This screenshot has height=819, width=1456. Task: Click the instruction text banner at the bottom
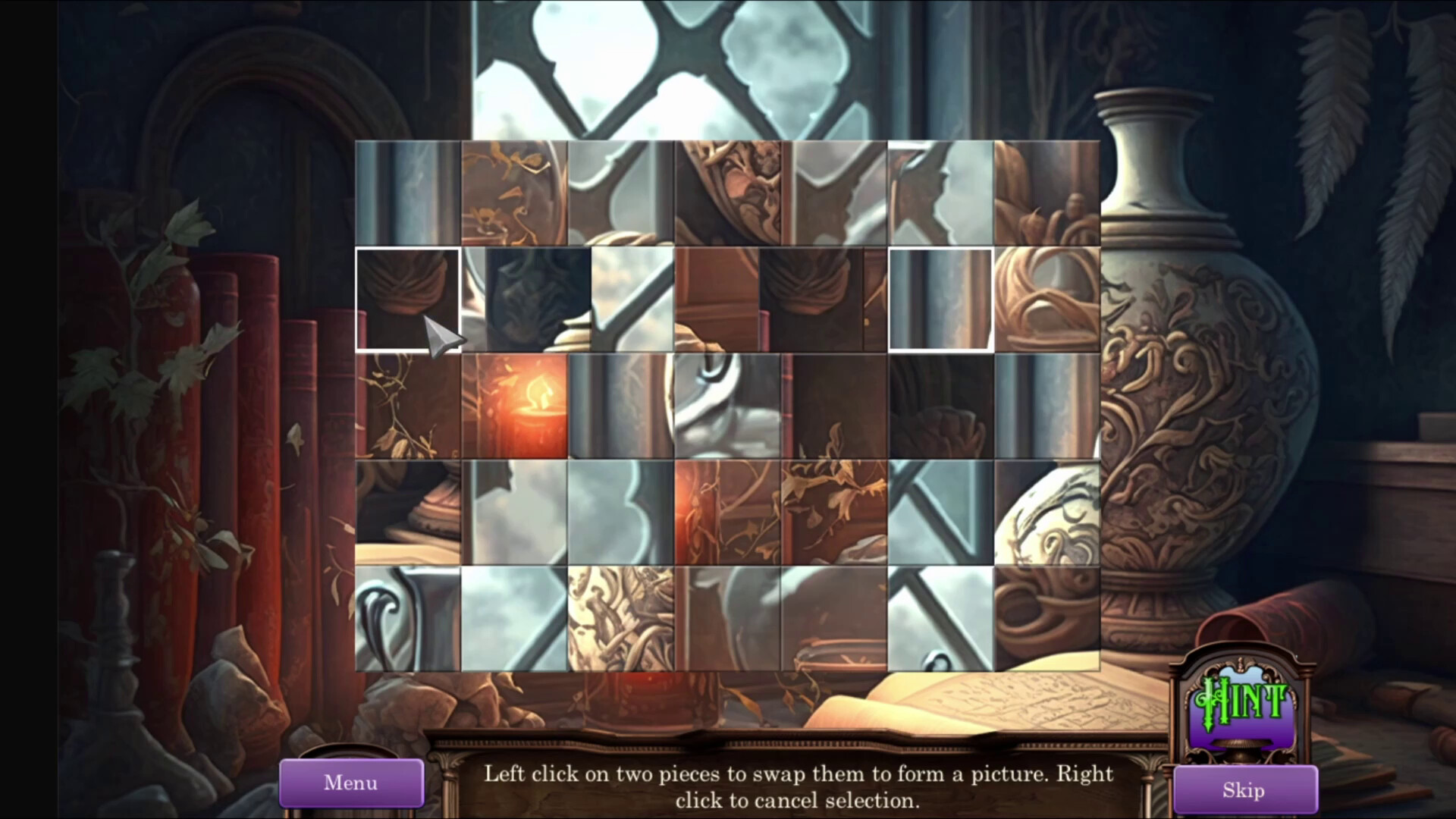795,786
